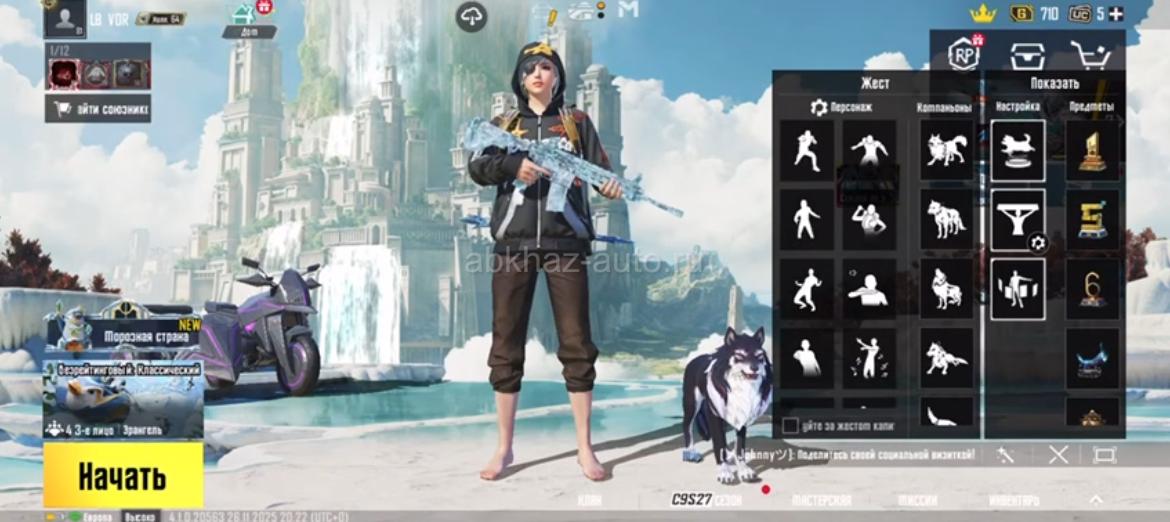
Task: Open the Инвентарь tab
Action: 1013,500
